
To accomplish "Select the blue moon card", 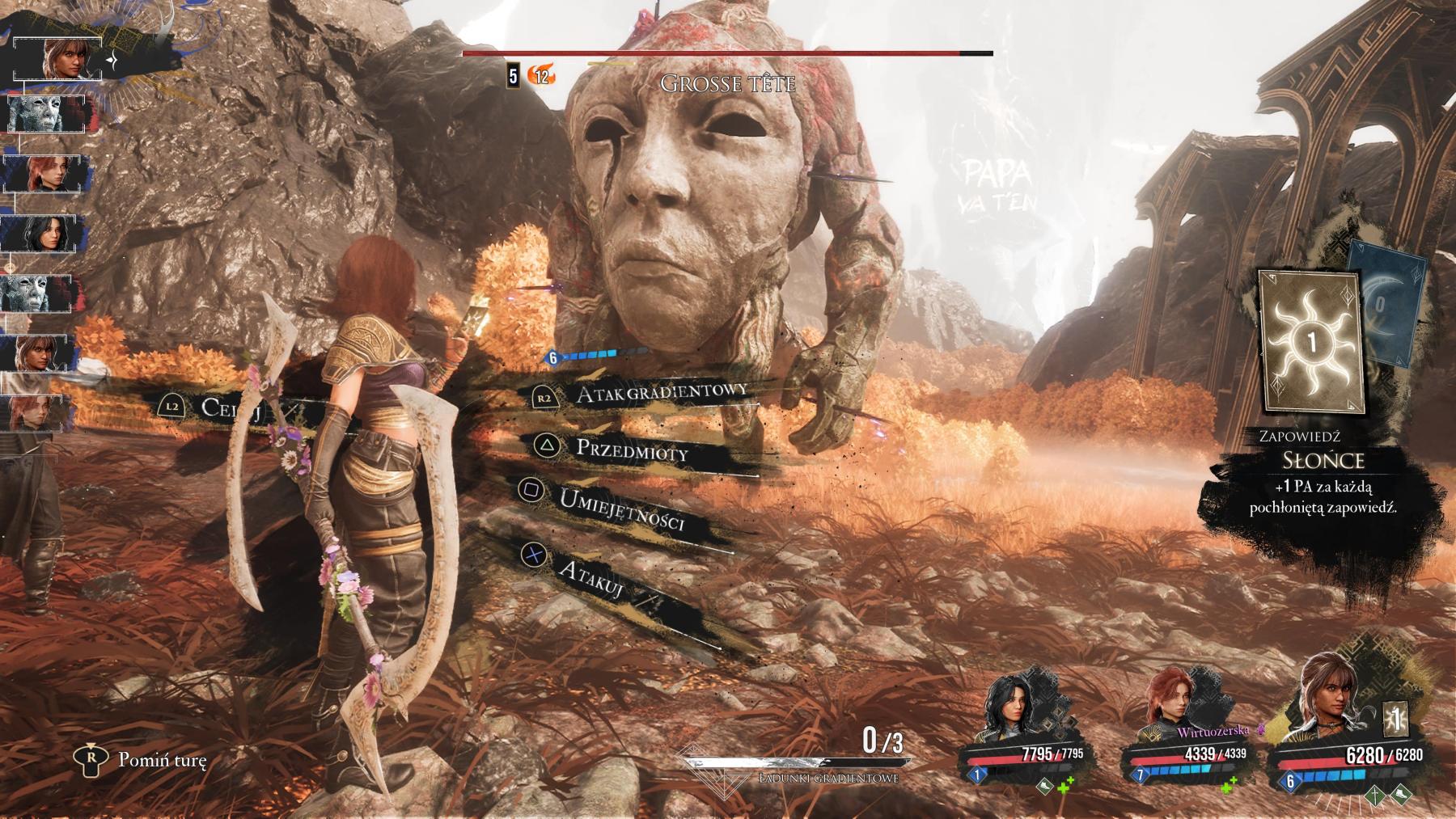I will [x=1390, y=303].
